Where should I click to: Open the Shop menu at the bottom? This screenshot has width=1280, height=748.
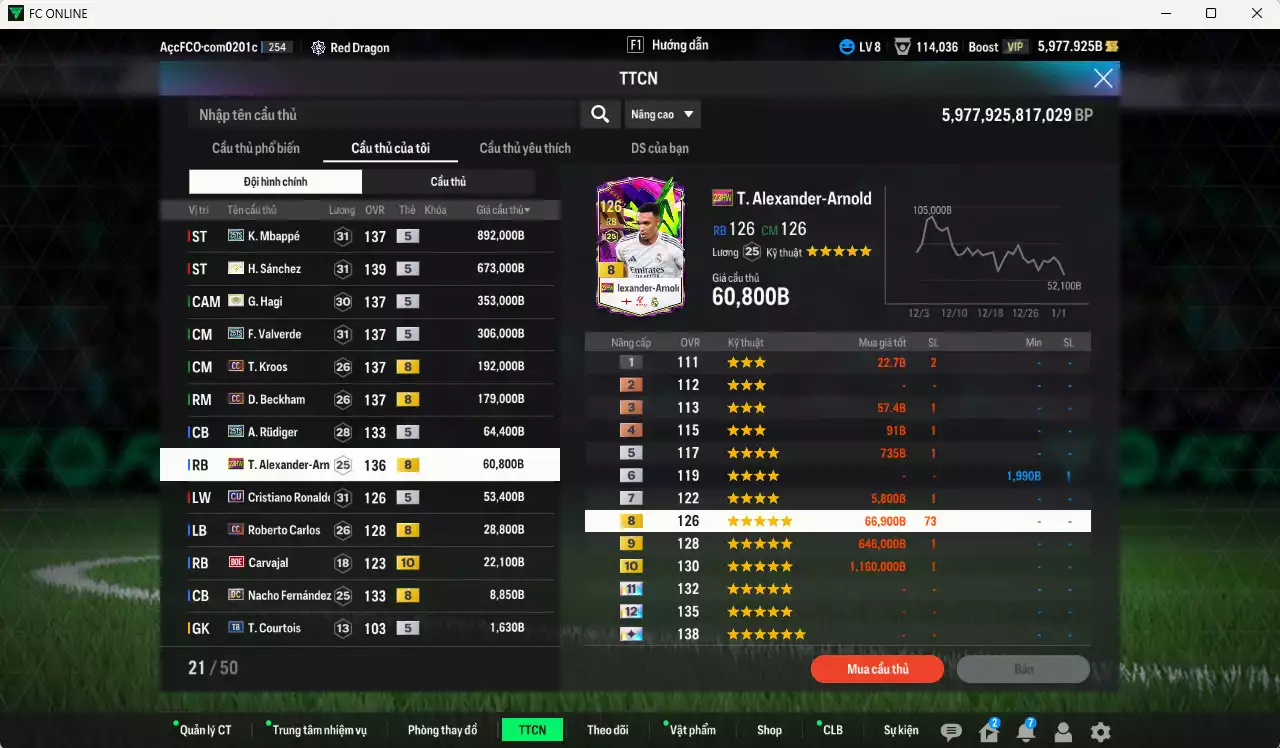pos(769,730)
